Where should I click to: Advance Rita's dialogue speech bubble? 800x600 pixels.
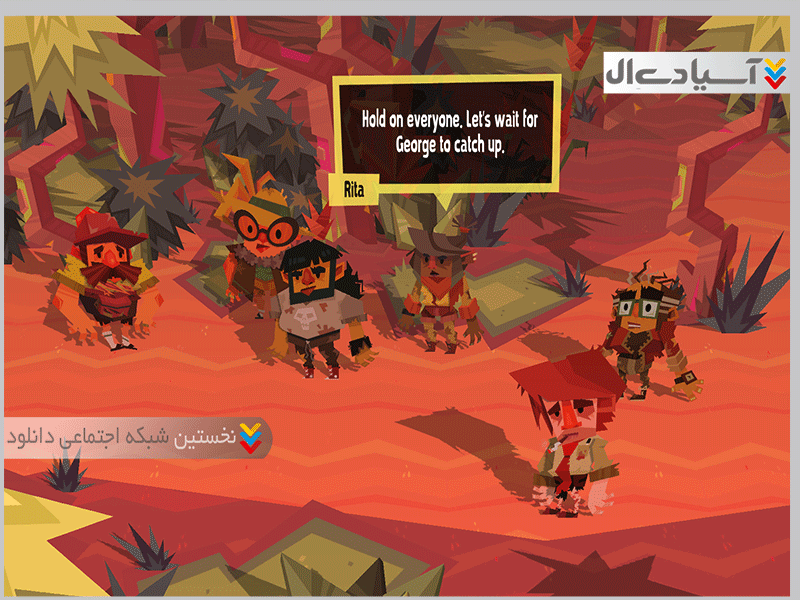pos(447,133)
